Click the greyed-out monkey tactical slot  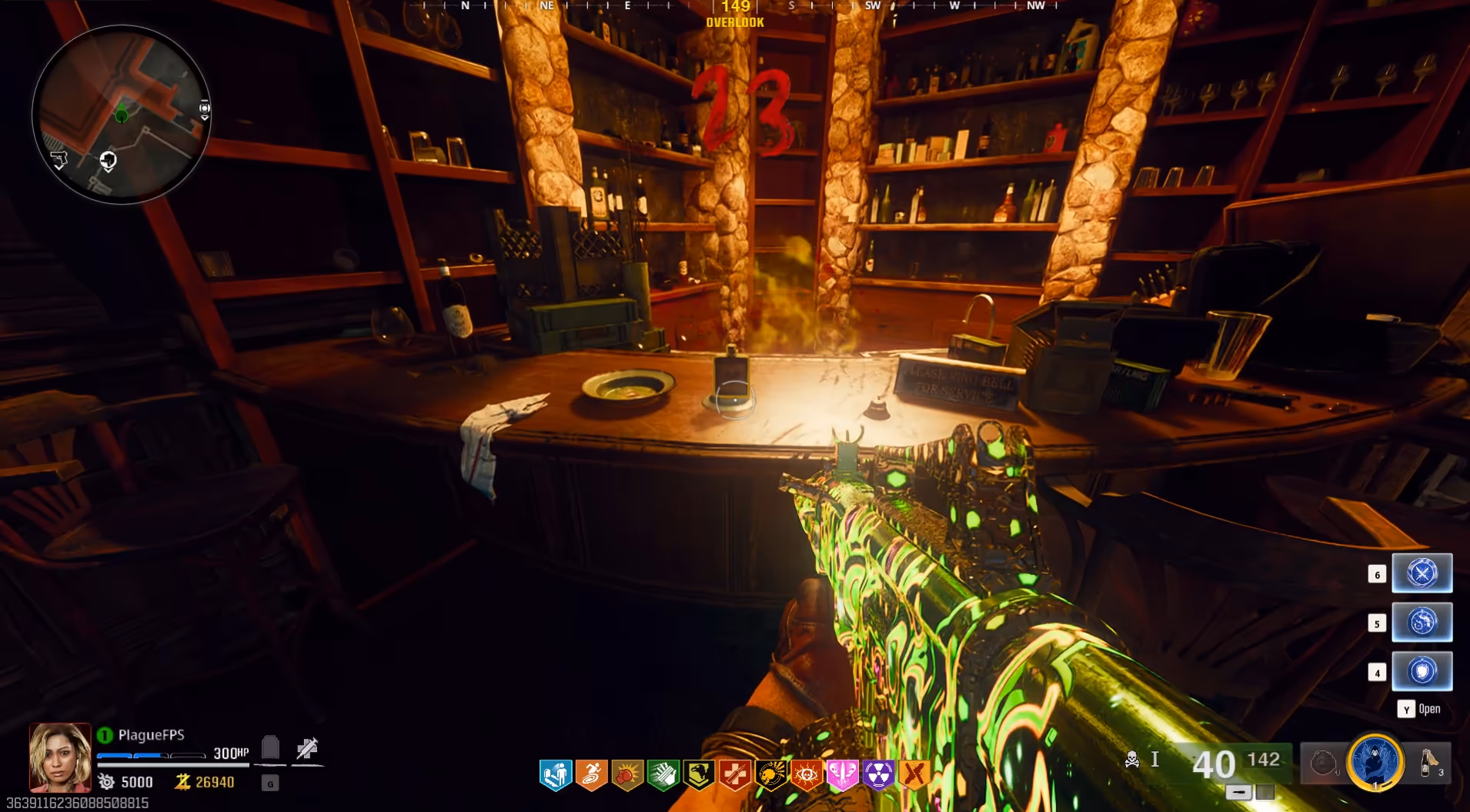(x=1324, y=763)
